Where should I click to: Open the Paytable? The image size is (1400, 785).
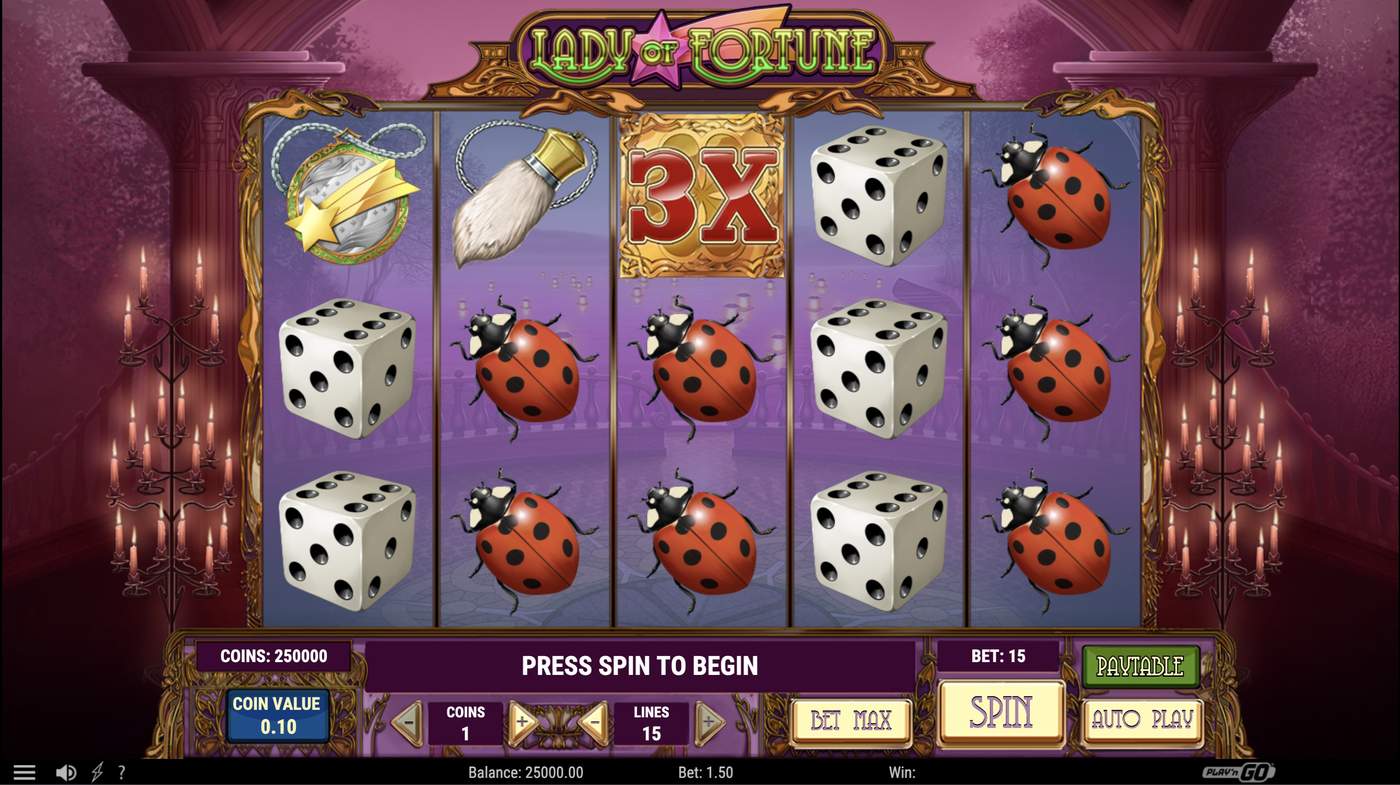pyautogui.click(x=1141, y=664)
